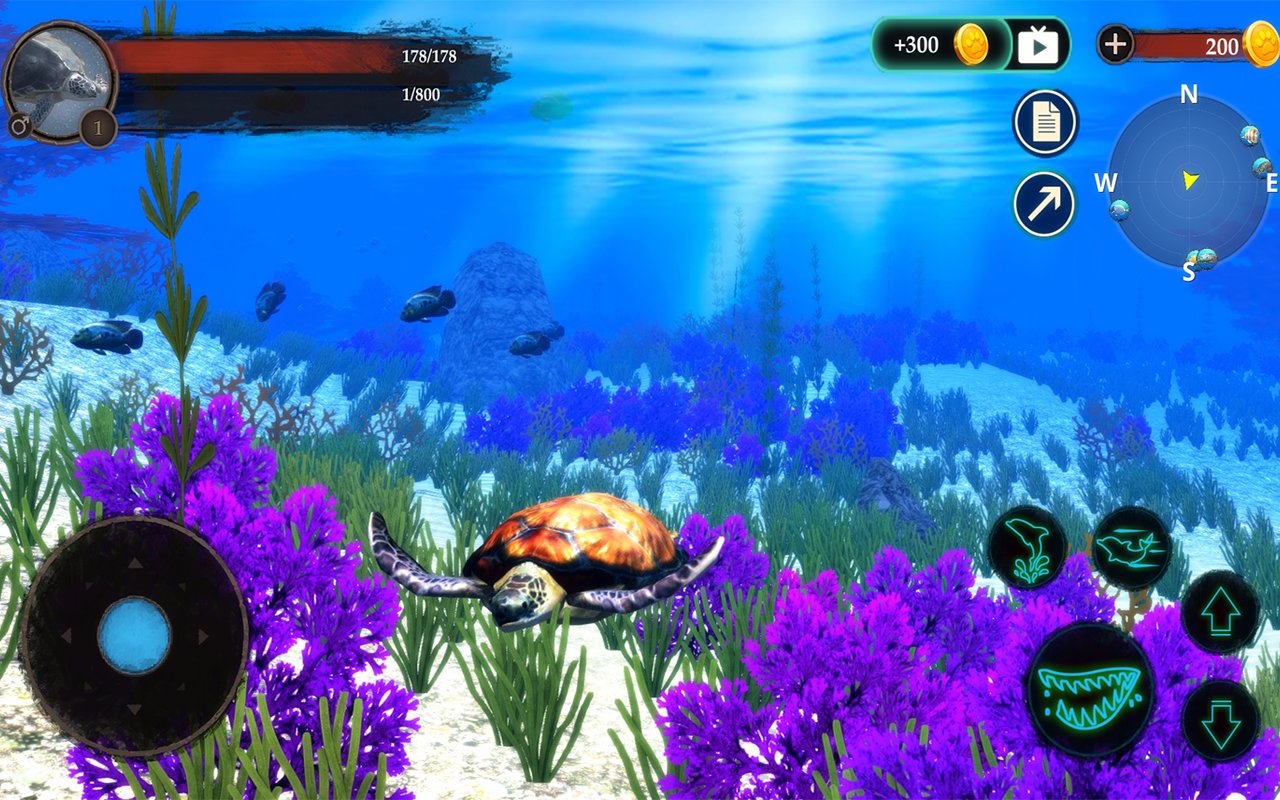Viewport: 1280px width, 800px height.
Task: Dive down with the down arrow button
Action: [1220, 721]
